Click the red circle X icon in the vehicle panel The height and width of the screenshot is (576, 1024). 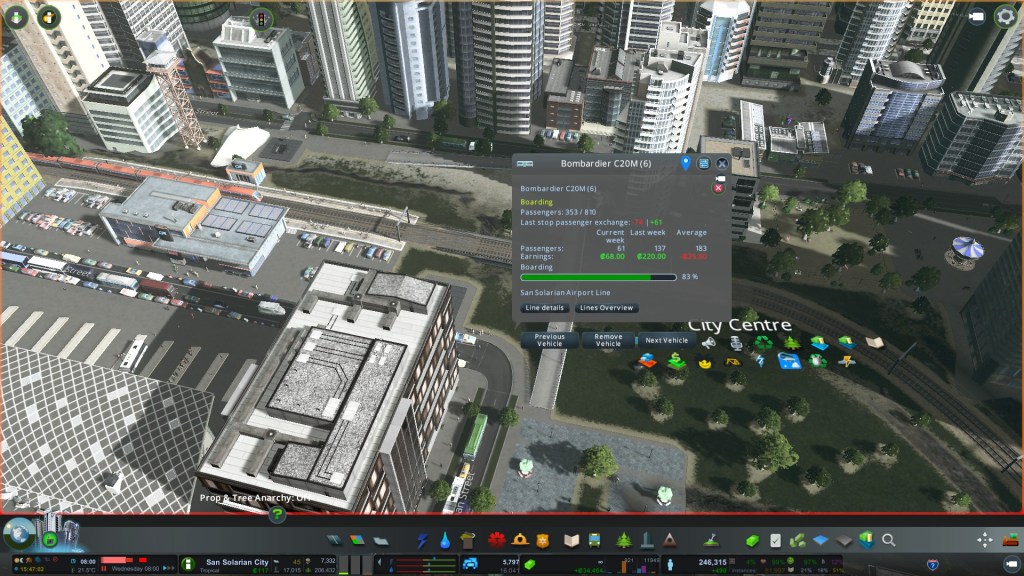(x=718, y=188)
